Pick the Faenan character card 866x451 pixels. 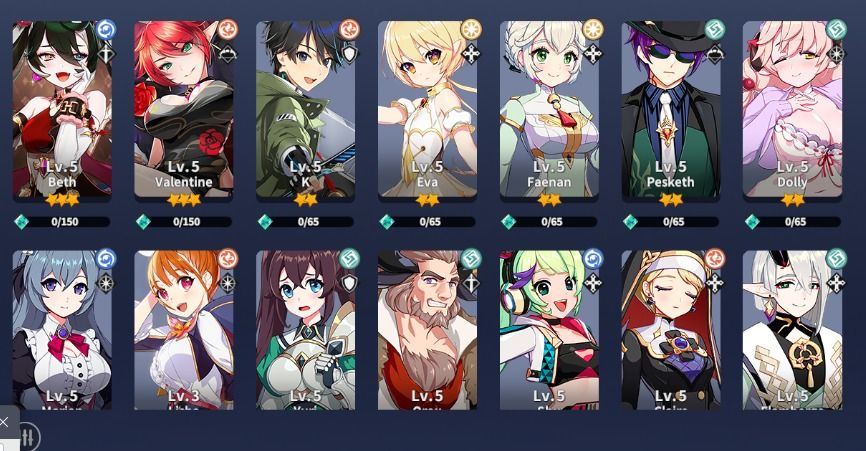550,110
